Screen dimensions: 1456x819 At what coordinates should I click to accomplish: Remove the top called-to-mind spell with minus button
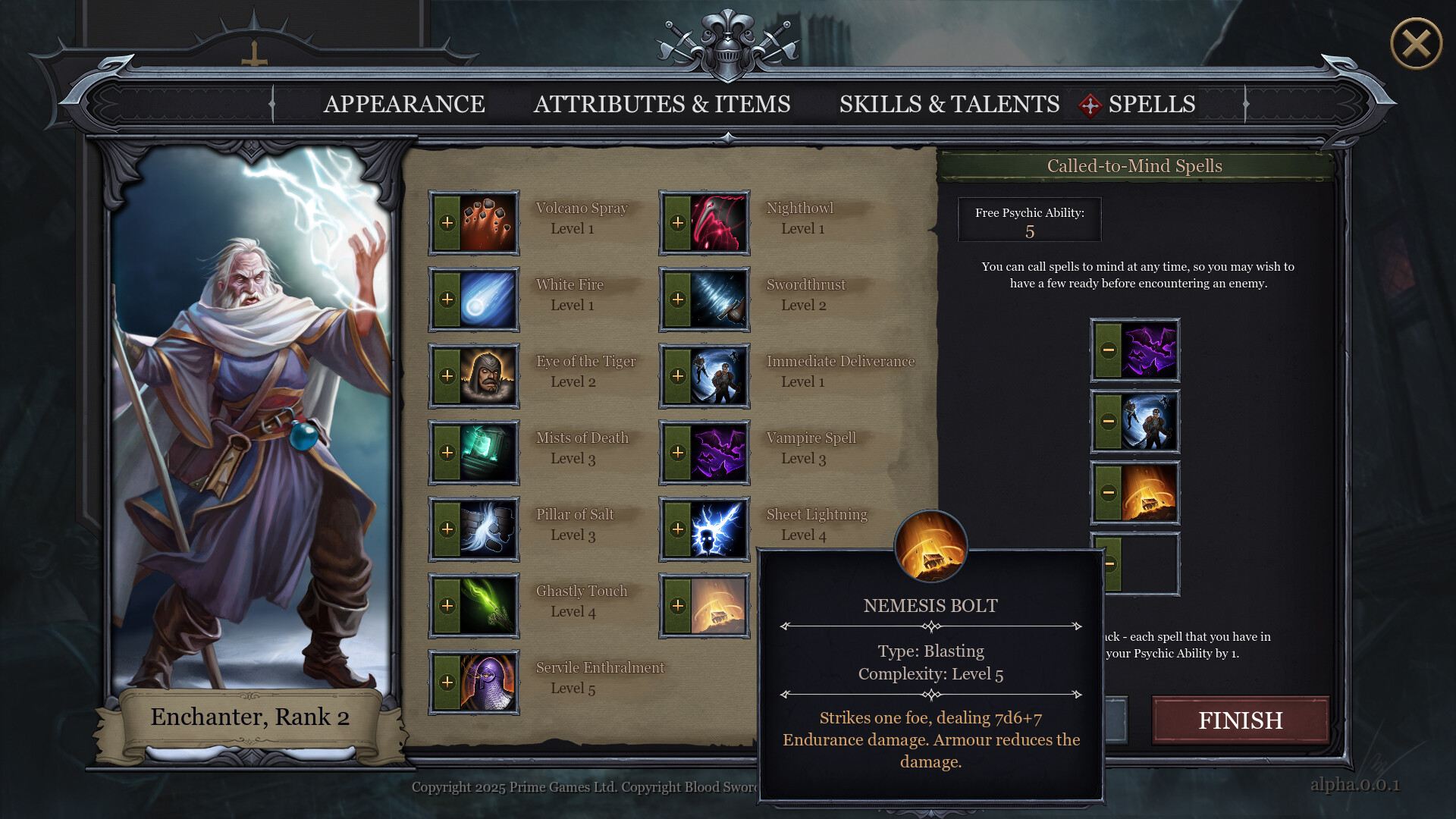[x=1109, y=350]
